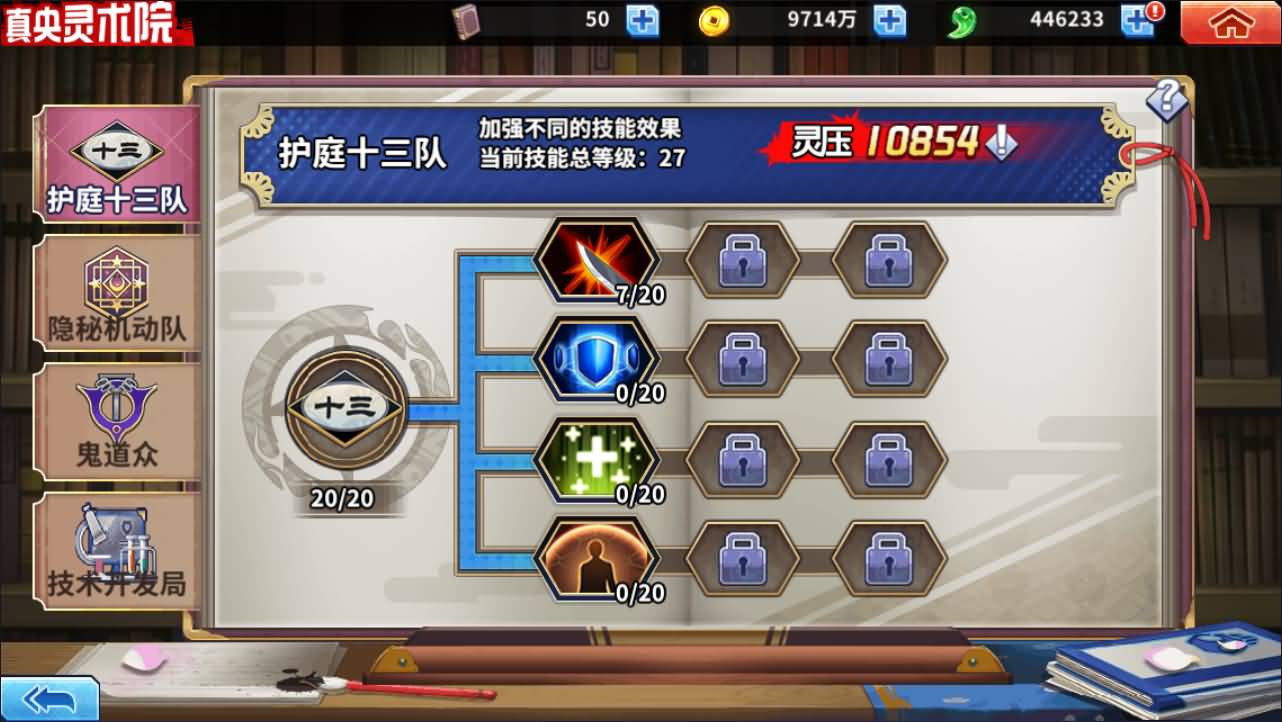This screenshot has height=722, width=1282.
Task: Click the central 十三 emblem node
Action: pos(345,410)
